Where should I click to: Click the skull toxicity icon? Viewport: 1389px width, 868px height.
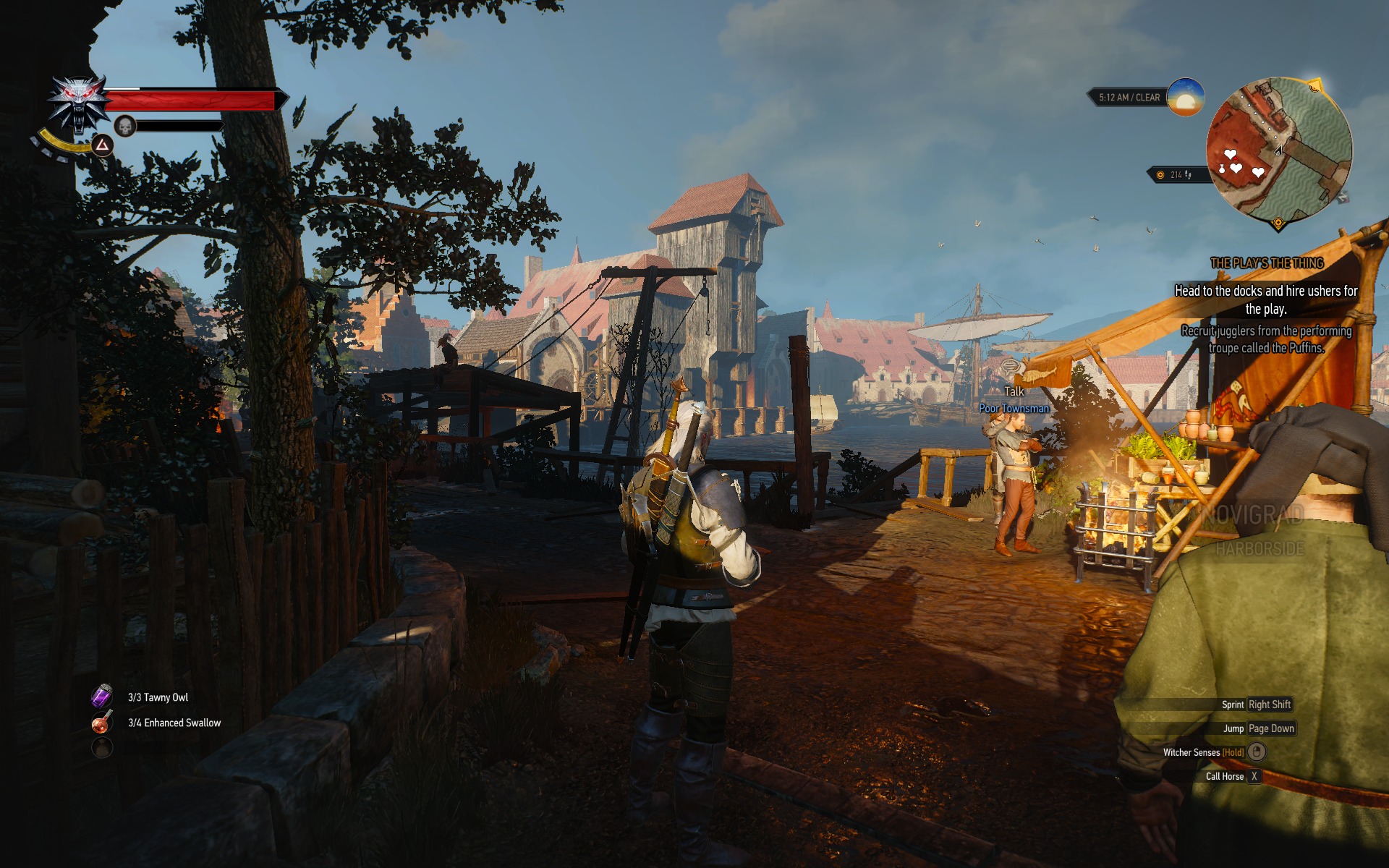pyautogui.click(x=126, y=127)
